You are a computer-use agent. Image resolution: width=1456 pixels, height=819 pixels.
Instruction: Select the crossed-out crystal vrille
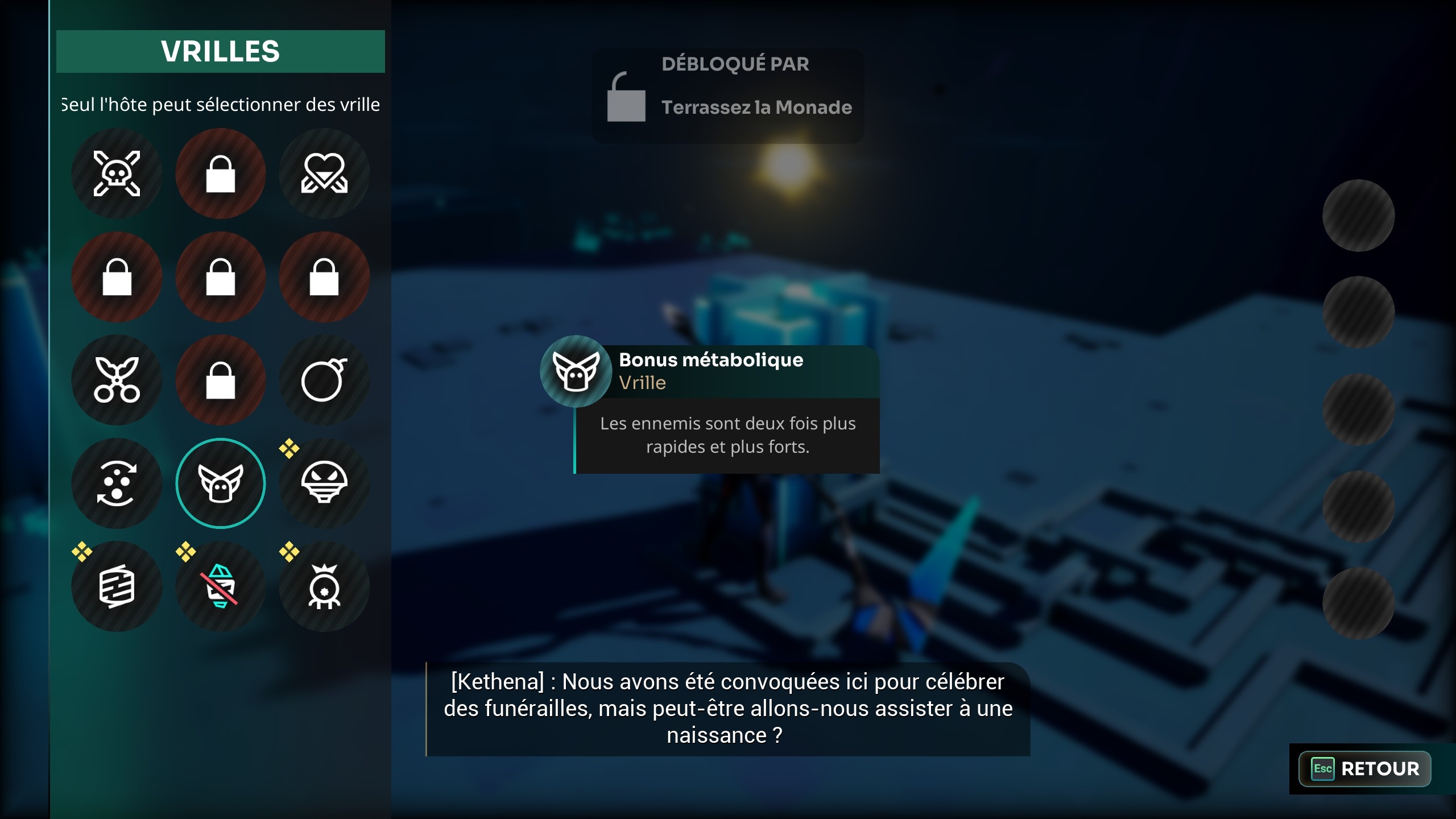(x=220, y=586)
